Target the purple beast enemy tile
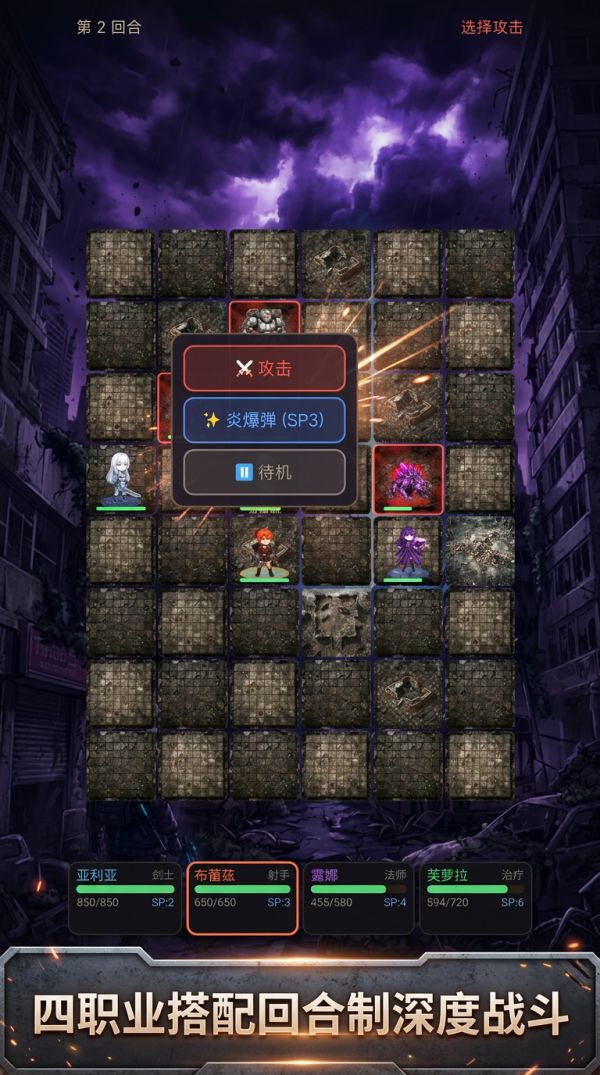Screen dimensions: 600x1075 click(408, 477)
